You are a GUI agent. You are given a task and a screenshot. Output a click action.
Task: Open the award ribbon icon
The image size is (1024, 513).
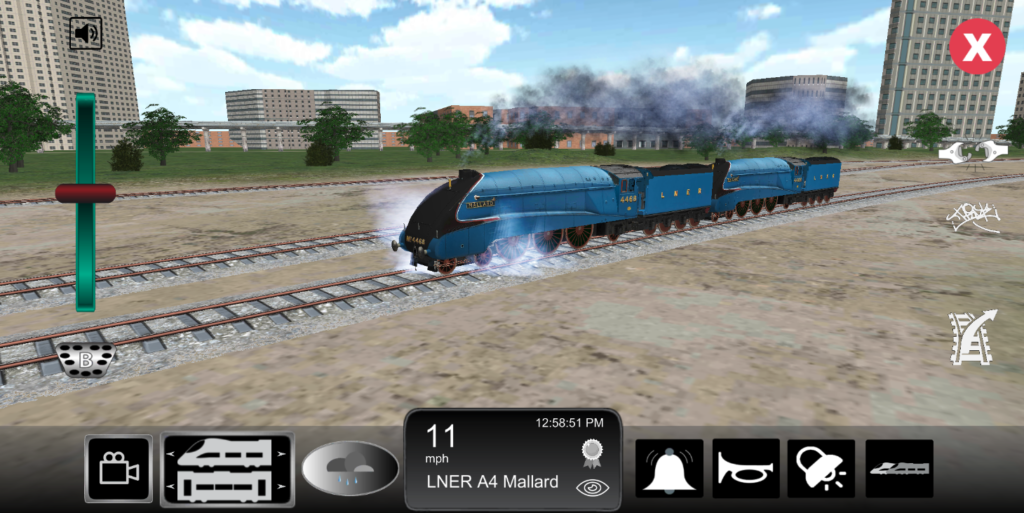590,452
